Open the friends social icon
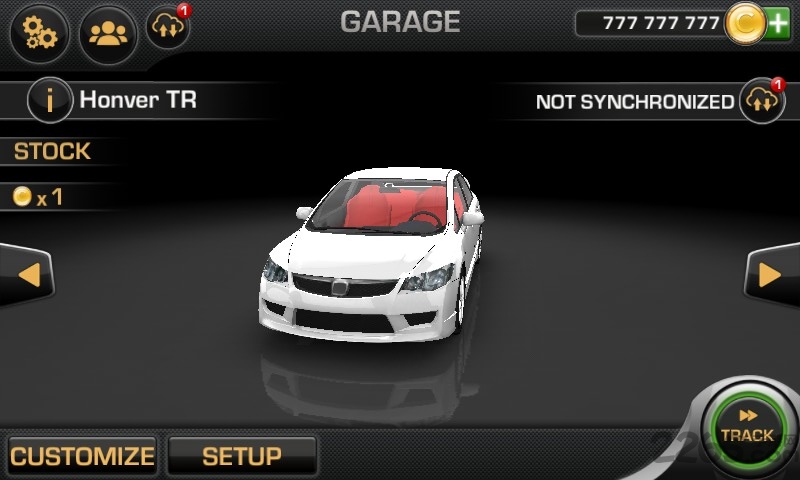Image resolution: width=800 pixels, height=480 pixels. click(x=107, y=33)
